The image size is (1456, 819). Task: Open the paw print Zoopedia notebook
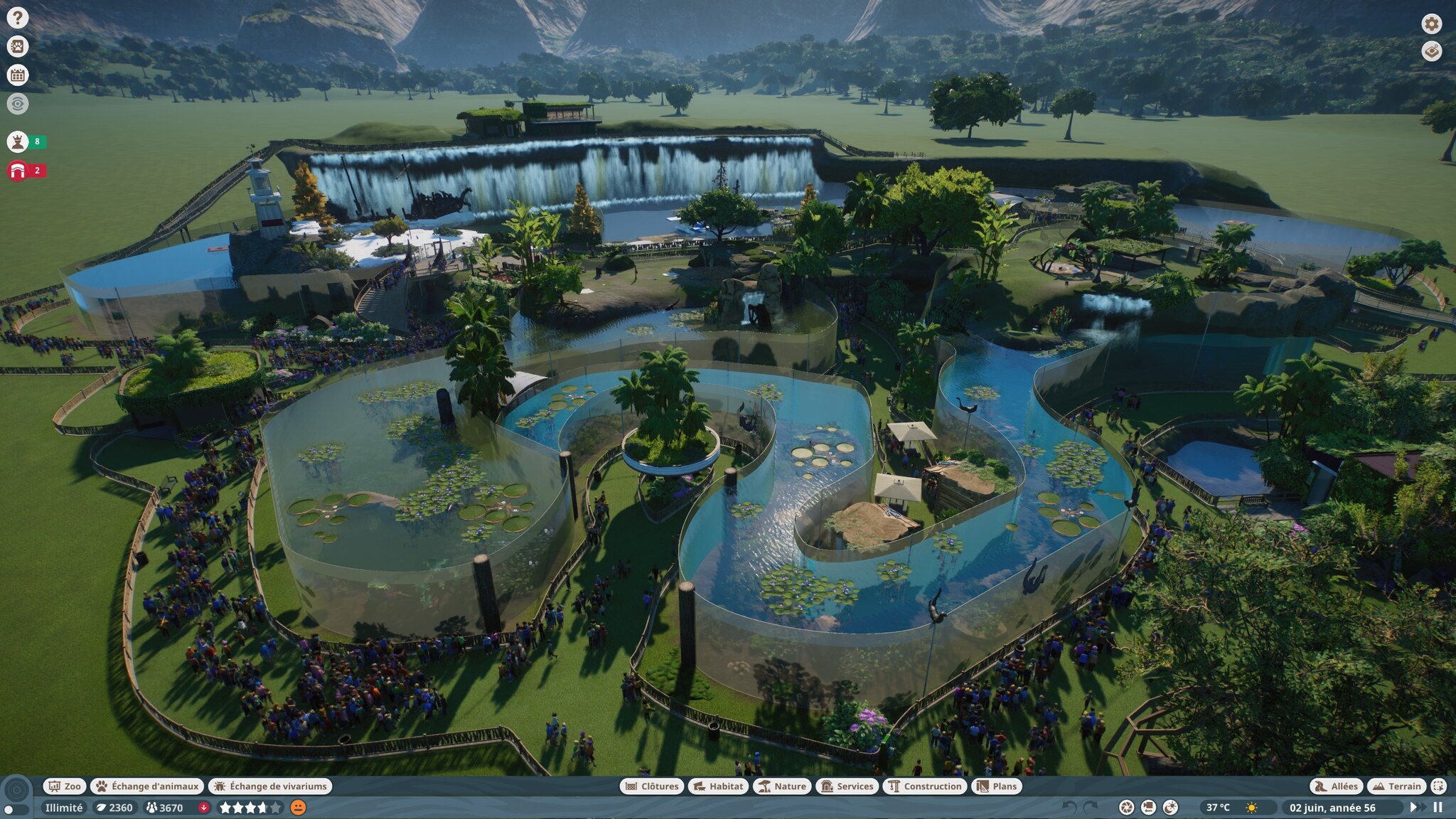click(x=18, y=47)
